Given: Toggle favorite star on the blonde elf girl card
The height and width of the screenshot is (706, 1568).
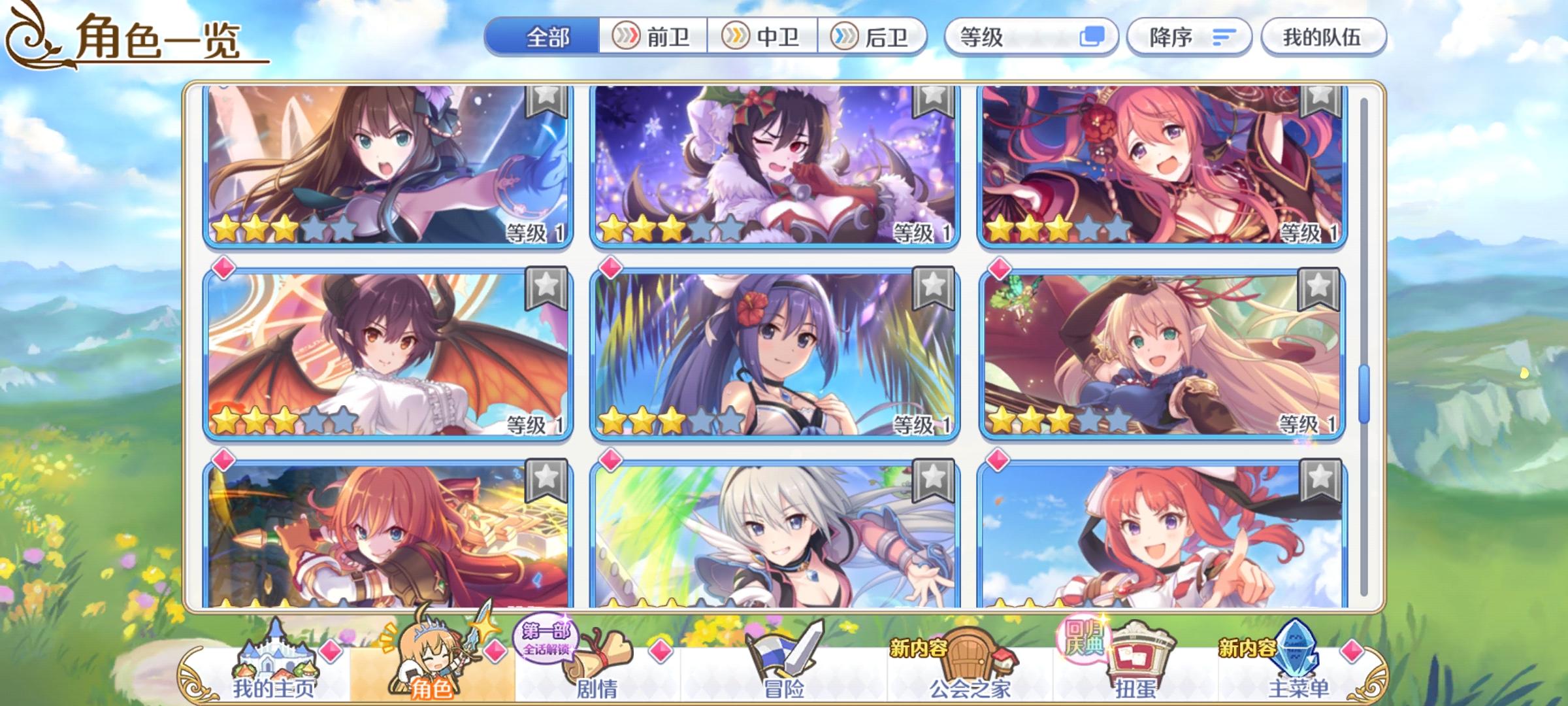Looking at the screenshot, I should coord(1321,289).
